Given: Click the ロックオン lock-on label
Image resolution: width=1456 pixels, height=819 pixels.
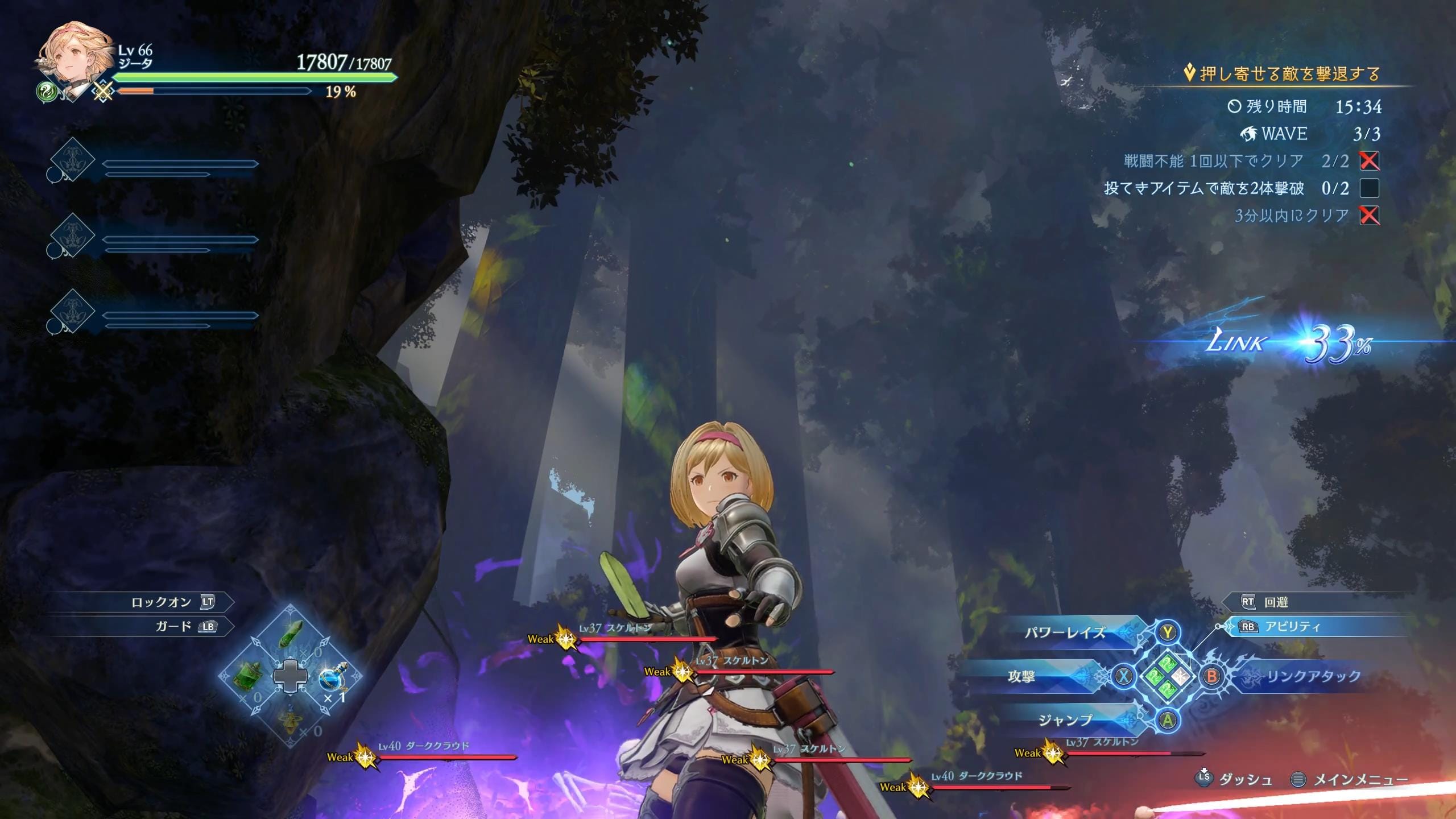Looking at the screenshot, I should (x=160, y=602).
